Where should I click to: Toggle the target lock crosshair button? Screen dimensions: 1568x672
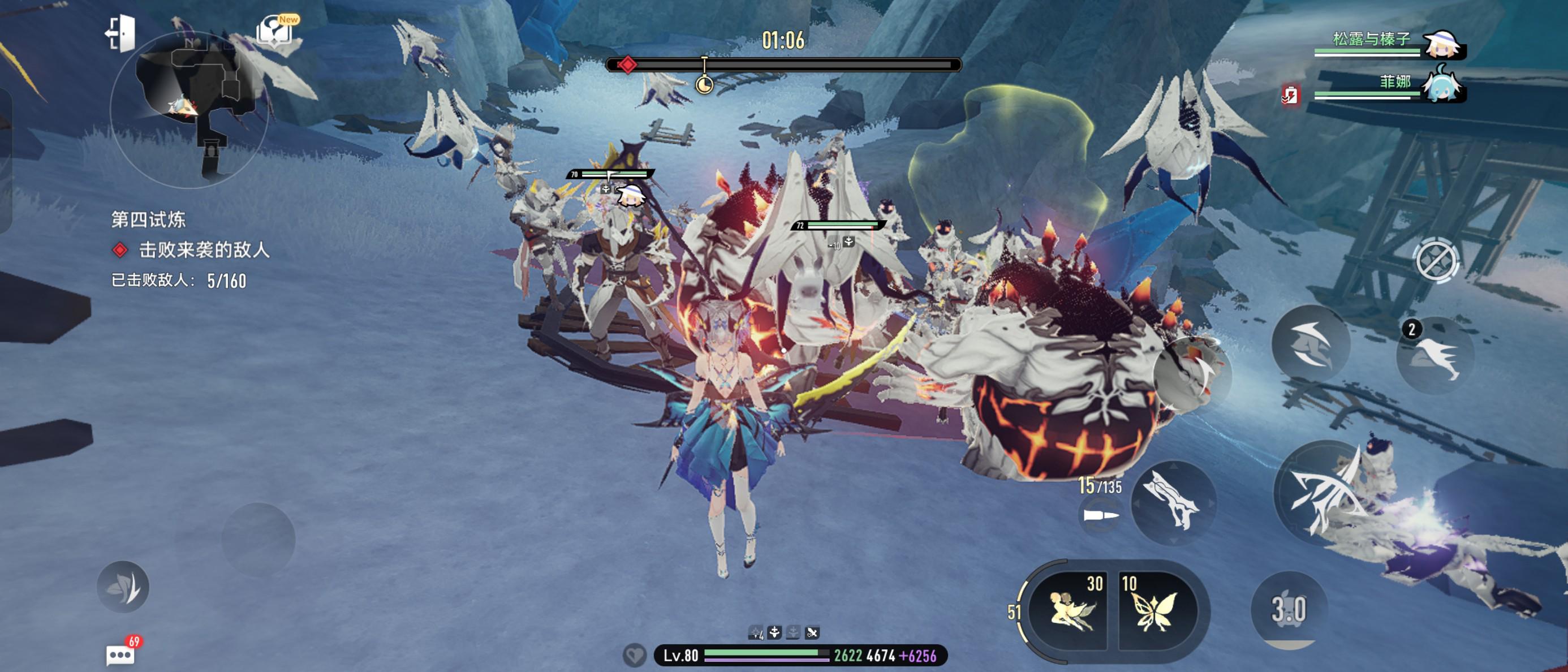click(1437, 261)
